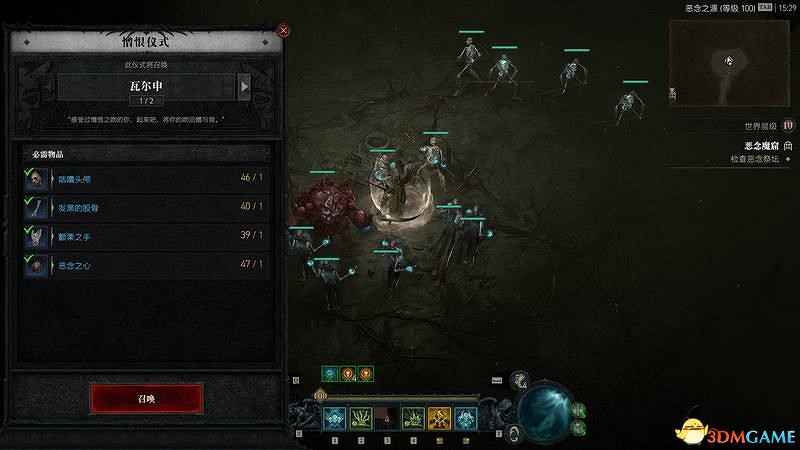Select the 恶念之心 required item row
Viewport: 800px width, 450px height.
[x=146, y=265]
